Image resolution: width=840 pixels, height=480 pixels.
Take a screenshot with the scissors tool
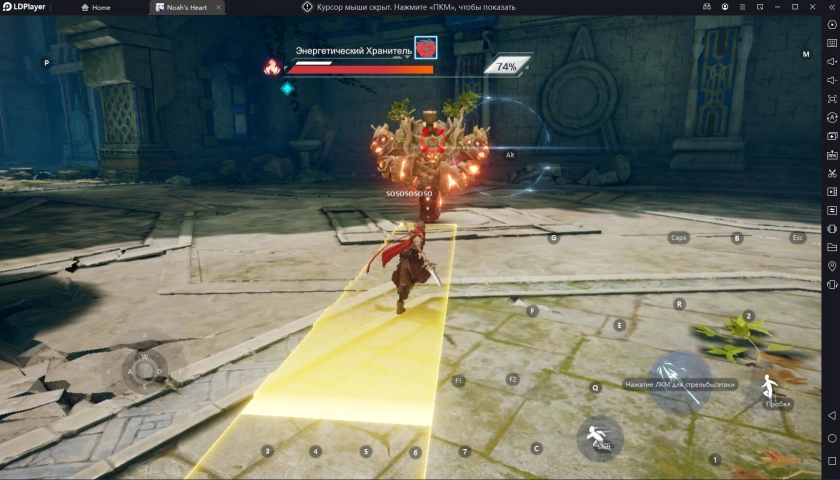point(832,173)
